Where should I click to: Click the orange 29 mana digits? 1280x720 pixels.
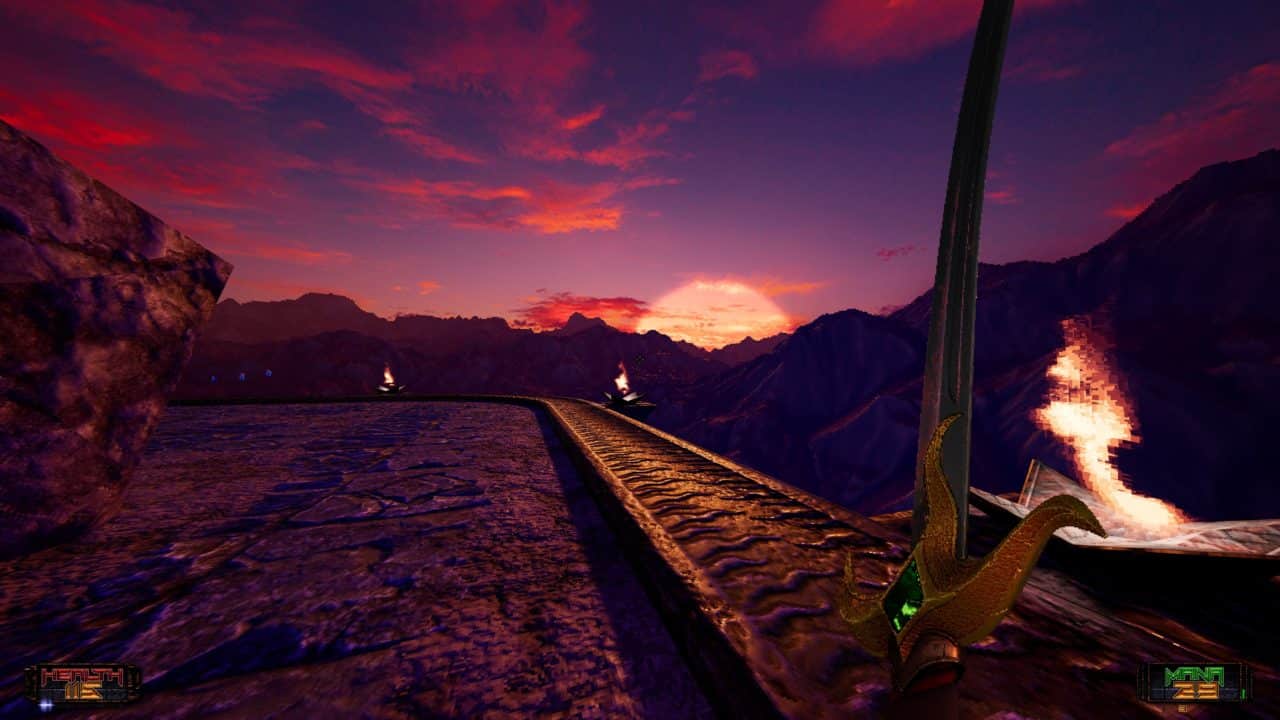coord(1195,691)
